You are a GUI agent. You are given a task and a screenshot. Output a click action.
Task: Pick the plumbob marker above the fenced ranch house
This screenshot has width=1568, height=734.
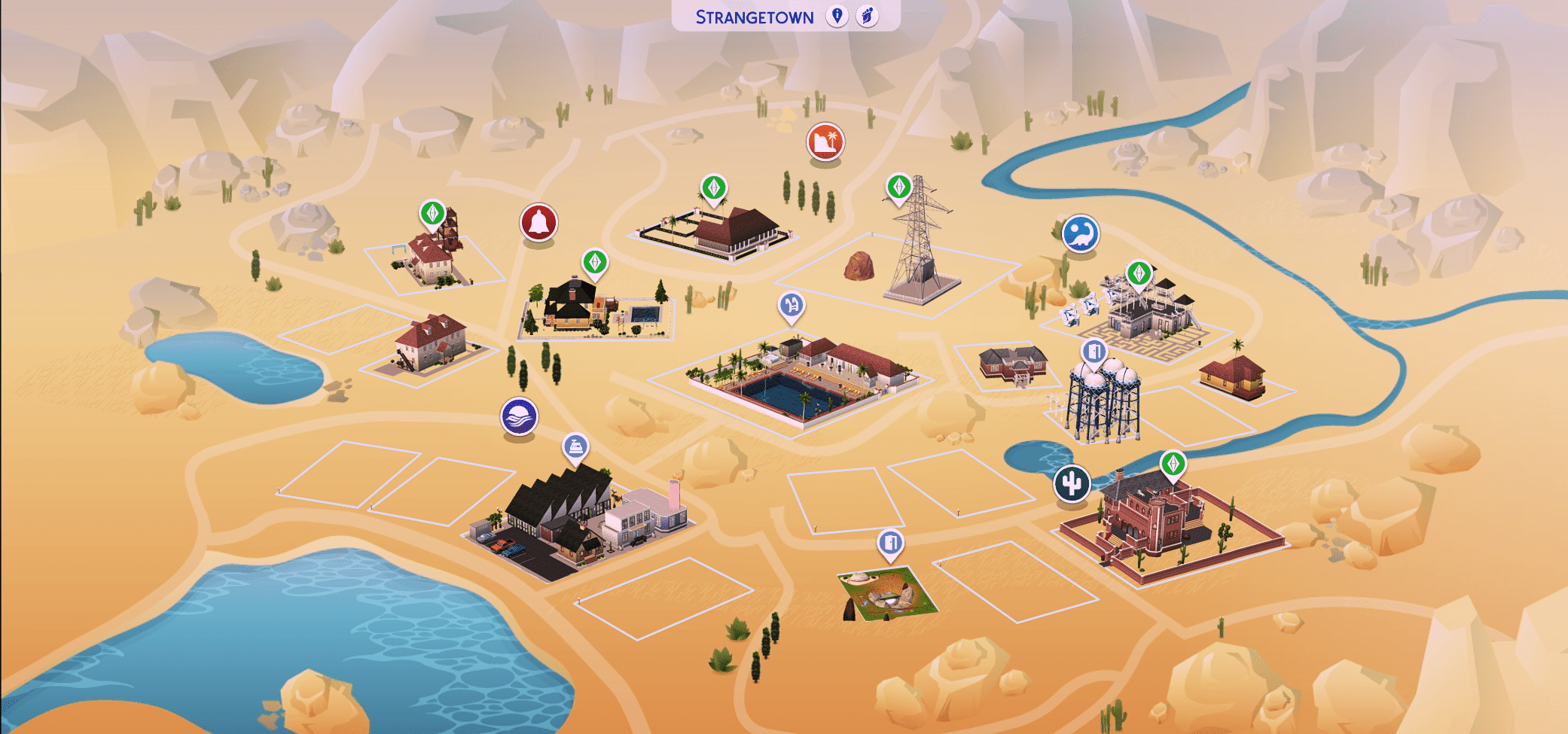(x=713, y=187)
